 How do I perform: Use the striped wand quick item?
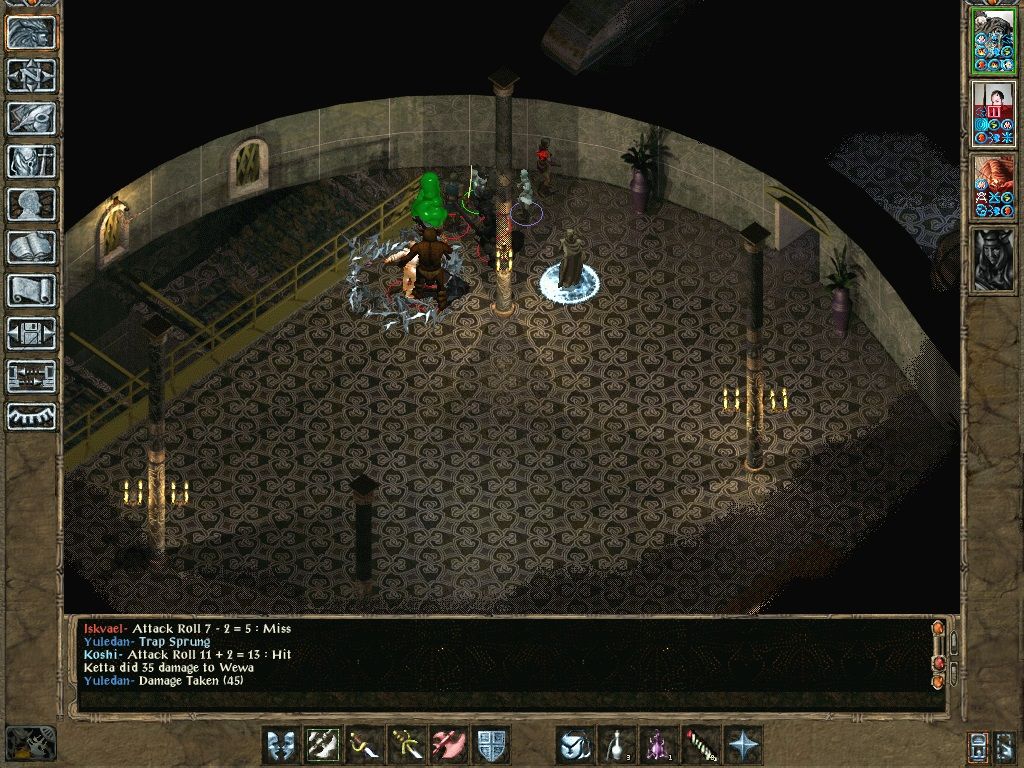point(701,745)
